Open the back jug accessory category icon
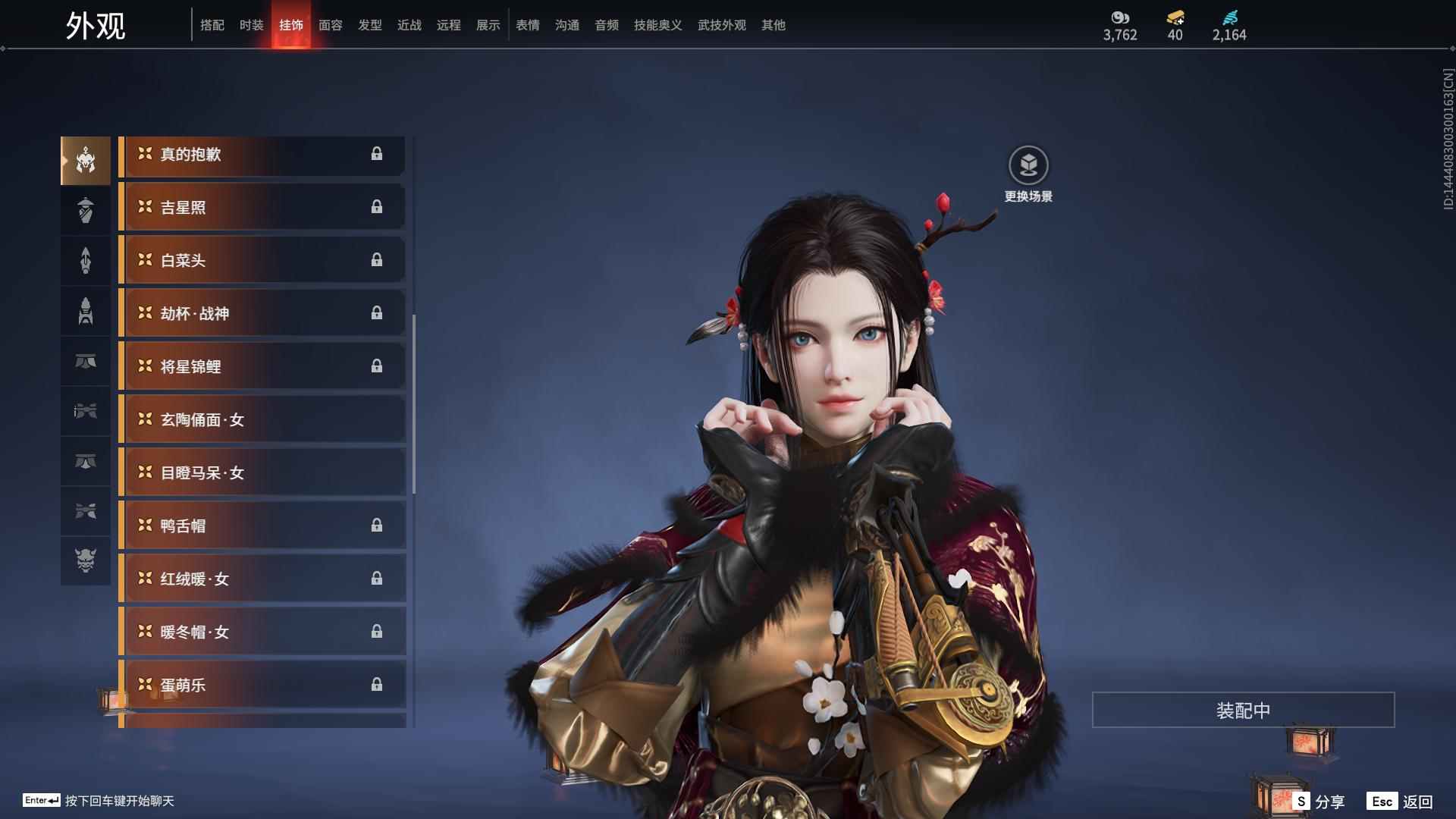Screen dimensions: 1456x819 [86, 210]
